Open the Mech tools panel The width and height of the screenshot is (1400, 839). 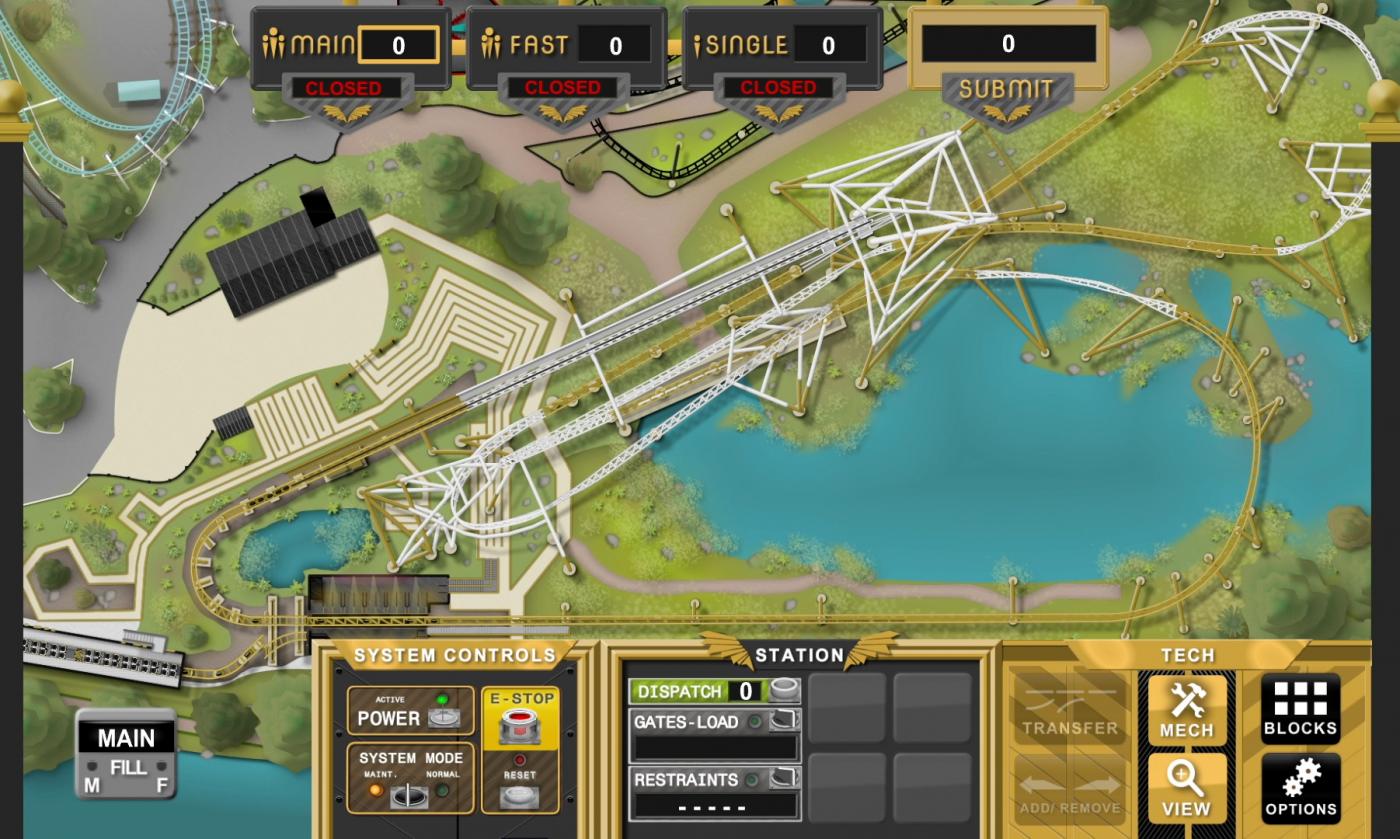(1186, 710)
